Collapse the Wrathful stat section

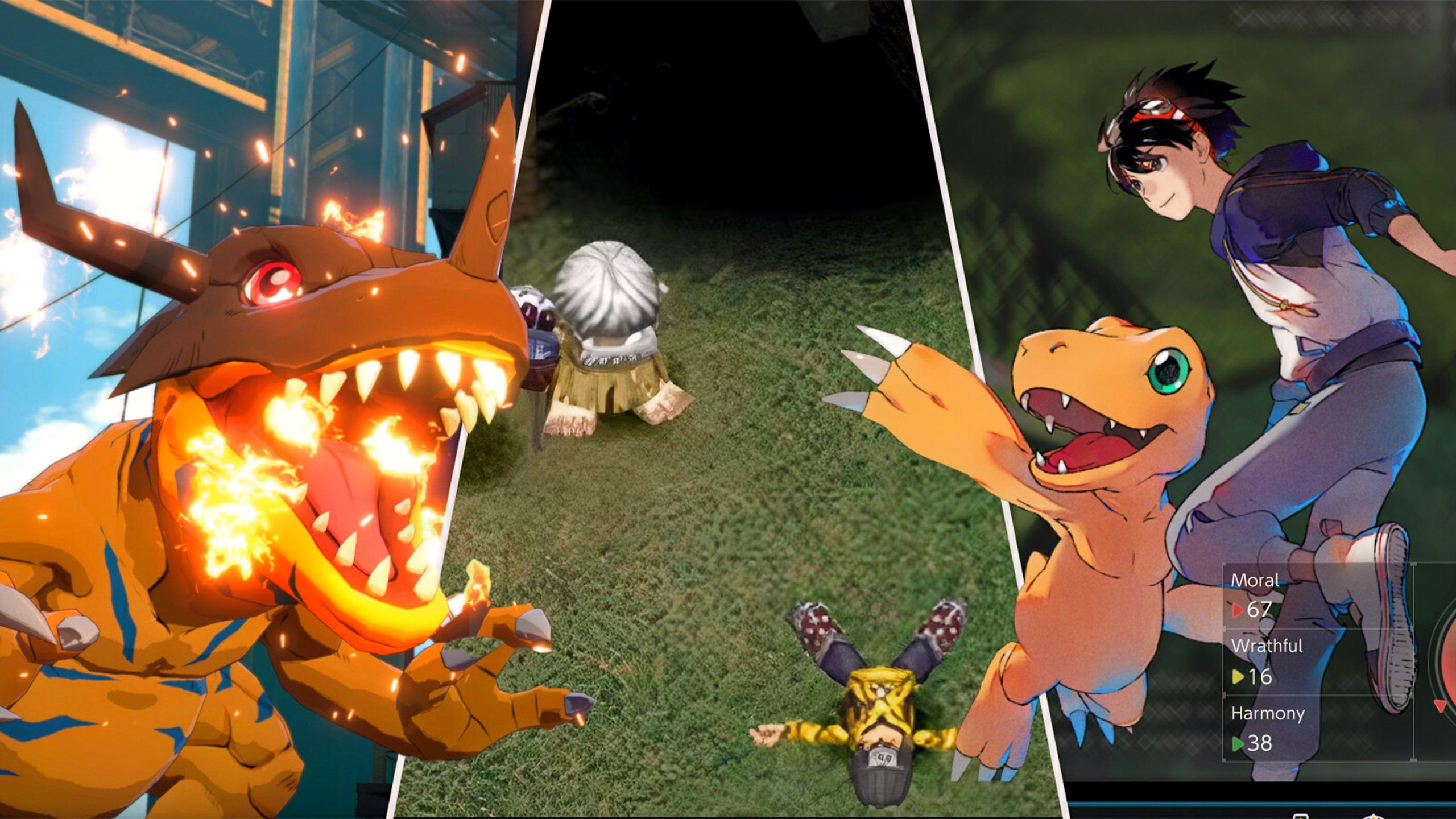(1268, 646)
